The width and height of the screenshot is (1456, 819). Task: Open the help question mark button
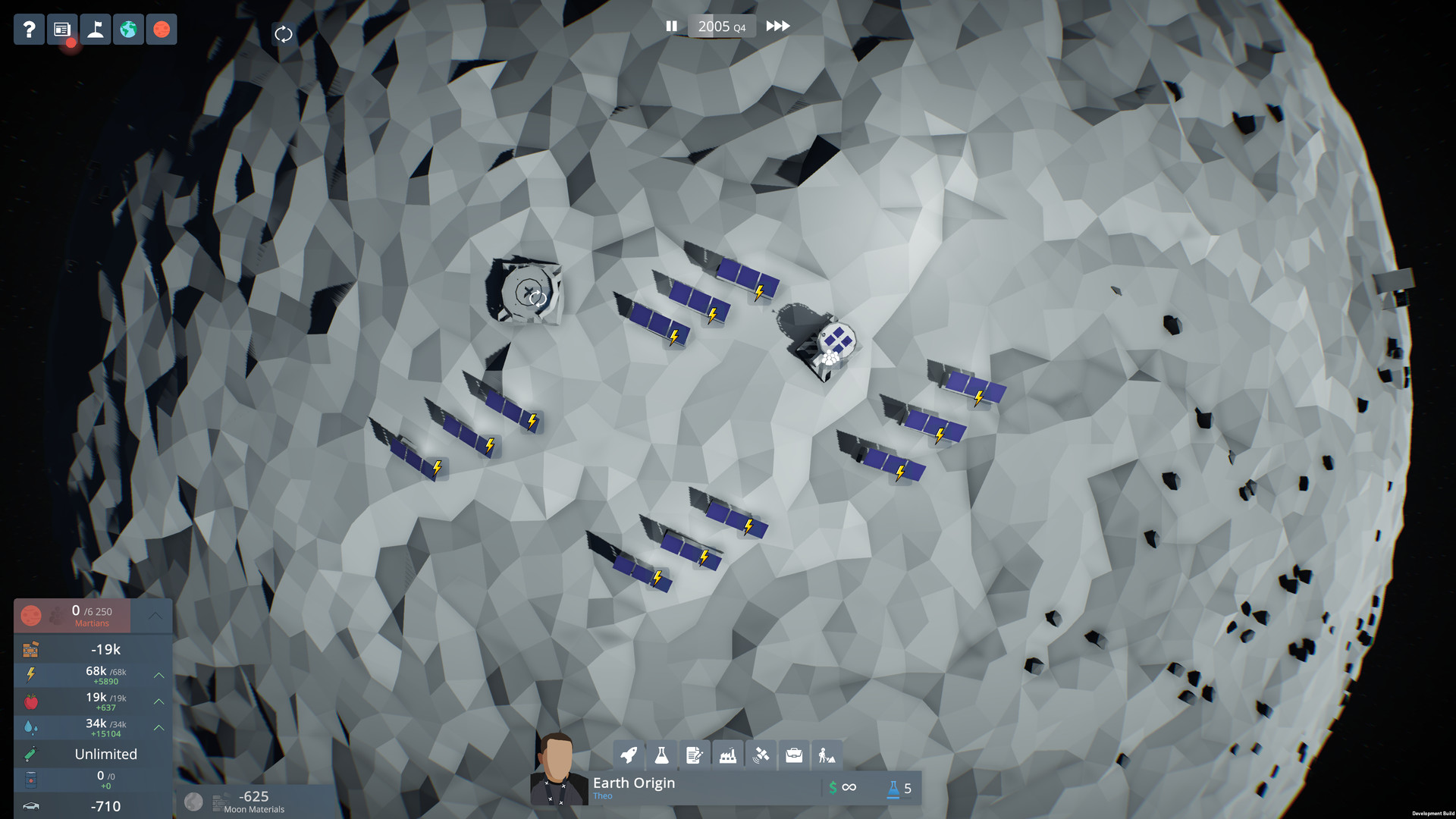pyautogui.click(x=29, y=30)
